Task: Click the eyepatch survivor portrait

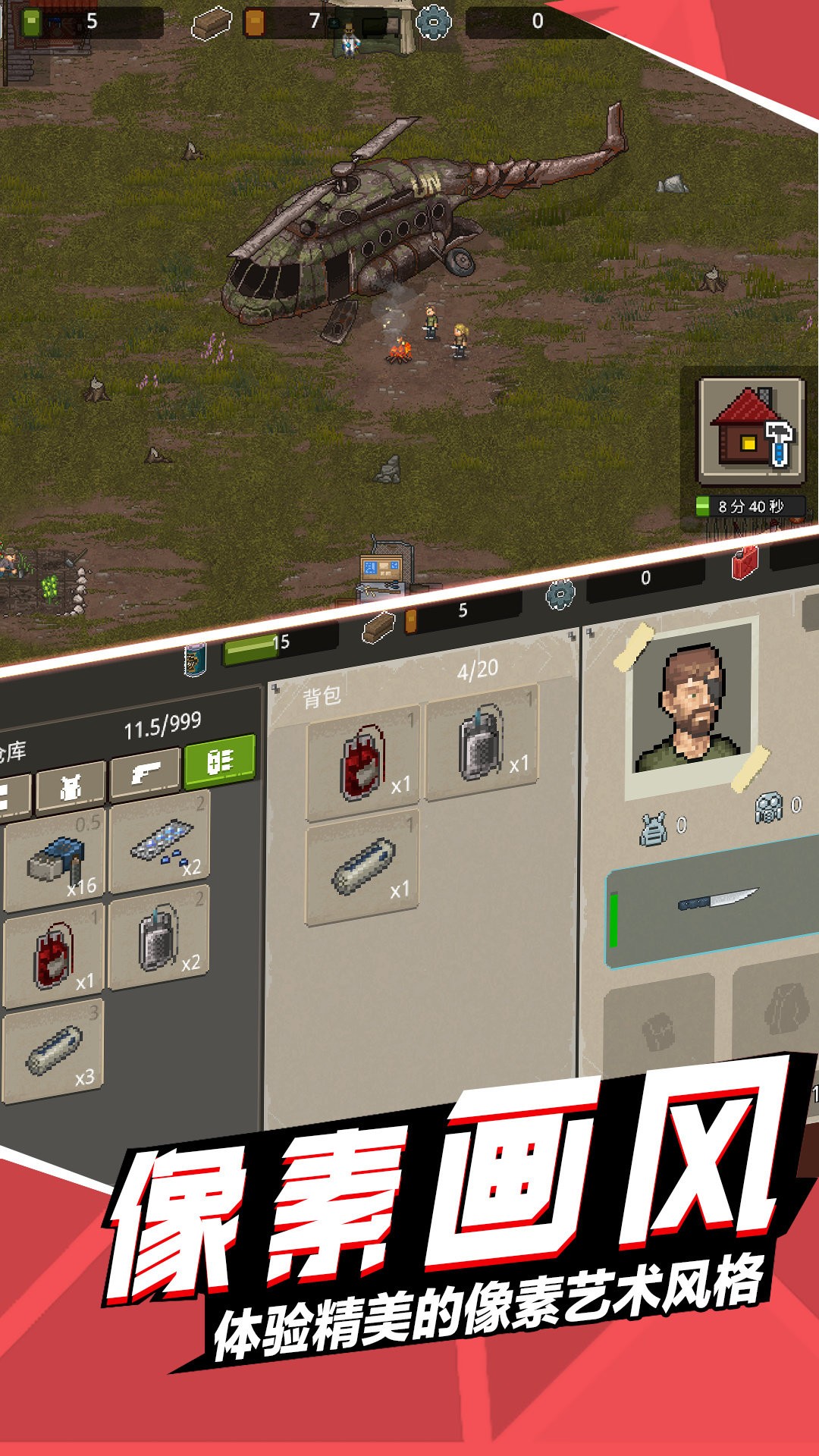Action: pos(692,709)
